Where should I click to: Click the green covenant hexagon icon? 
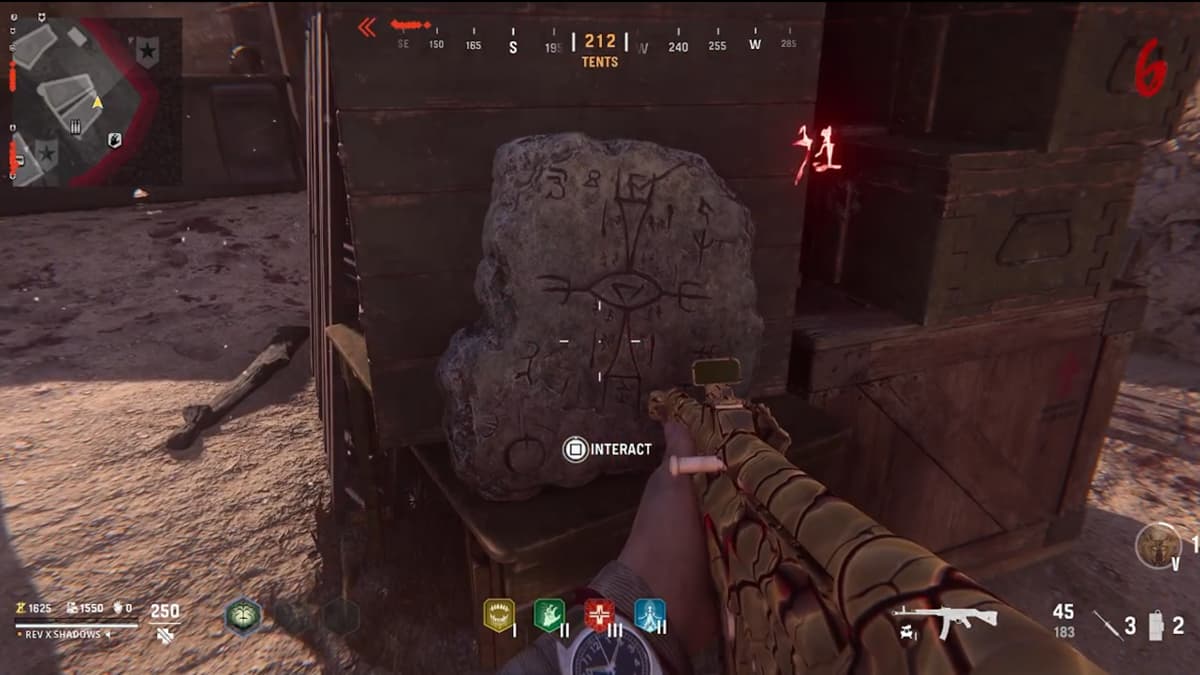(242, 616)
